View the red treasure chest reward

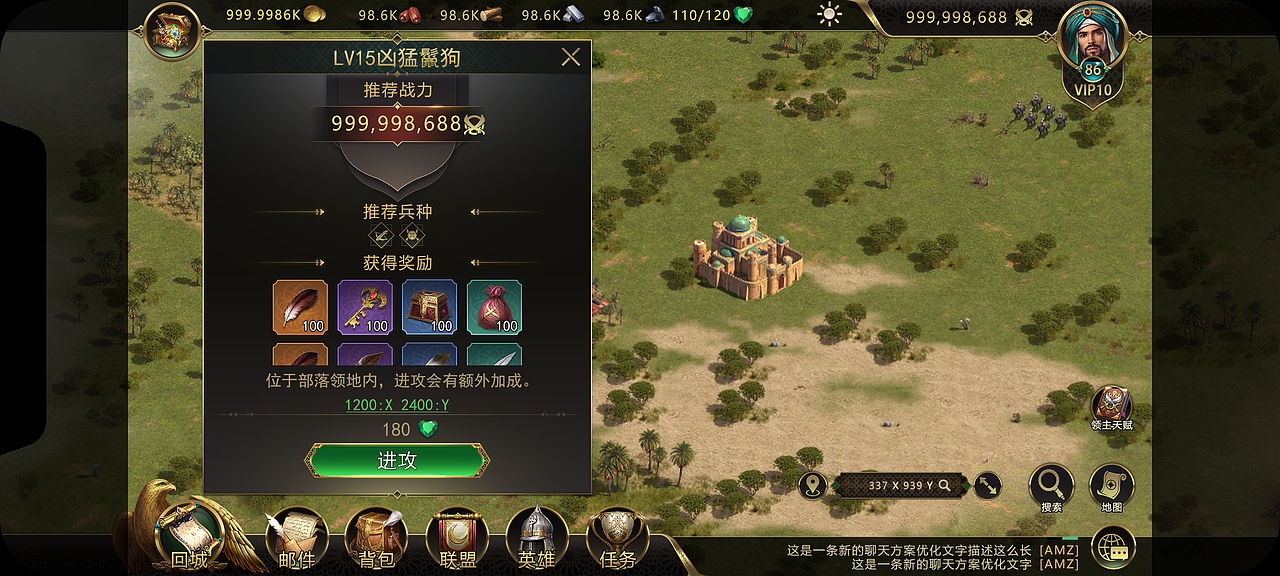430,307
